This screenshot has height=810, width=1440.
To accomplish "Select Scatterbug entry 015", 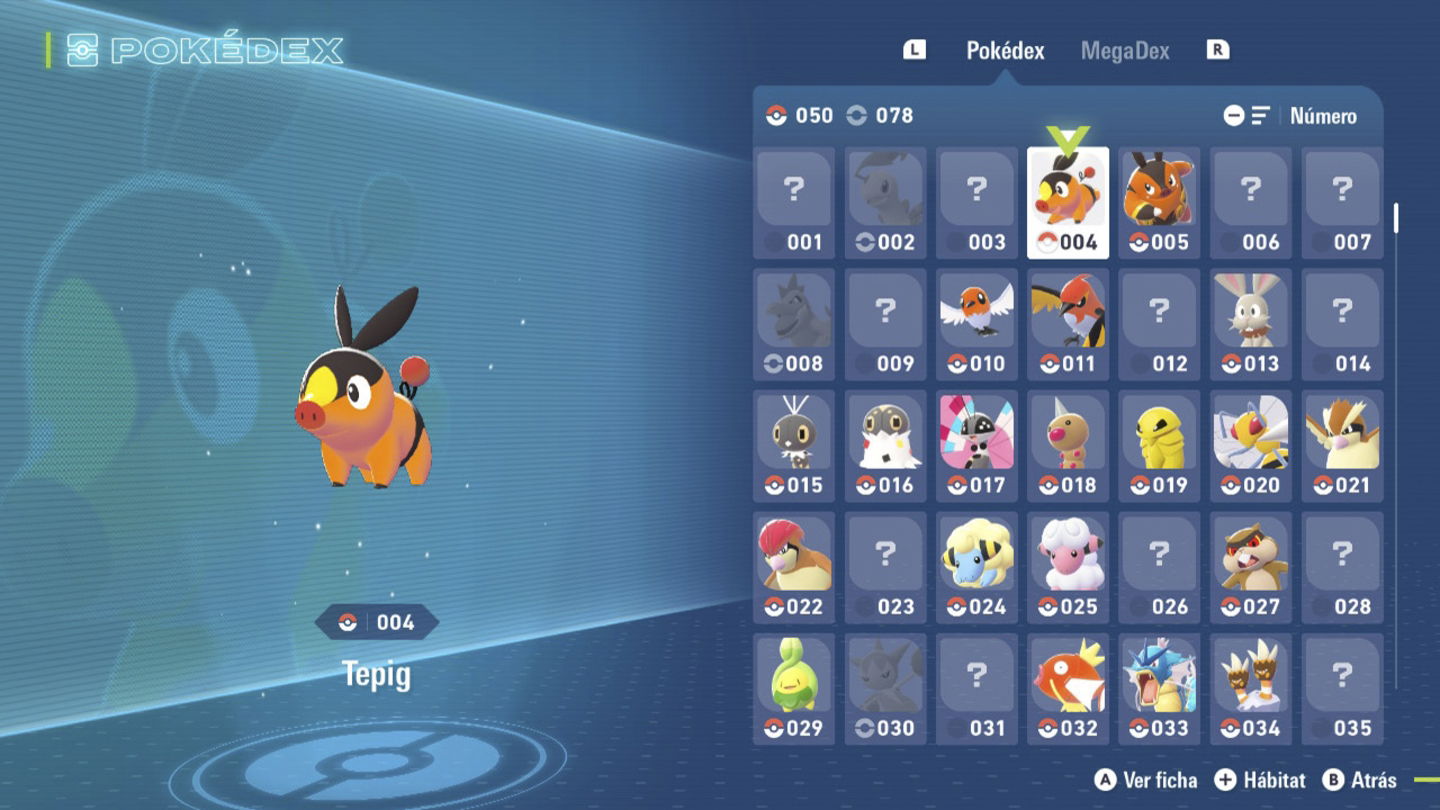I will 794,445.
